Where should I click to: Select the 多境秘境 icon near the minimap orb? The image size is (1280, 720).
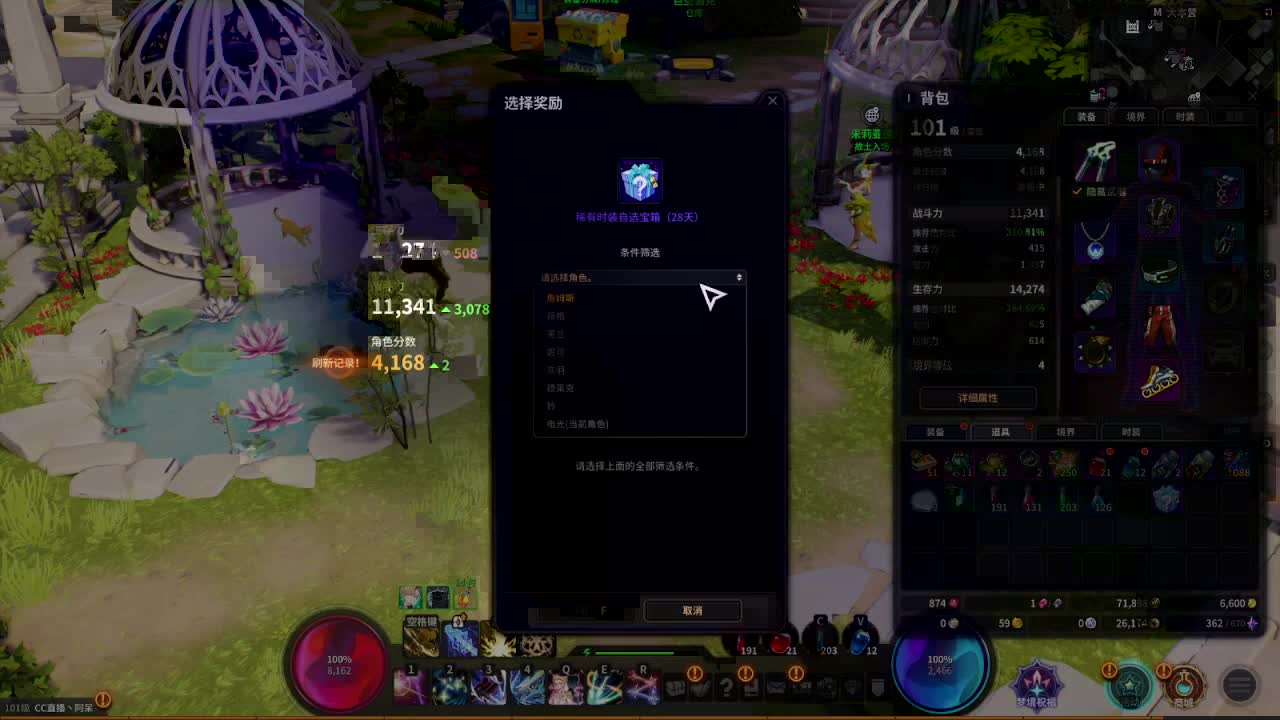1038,685
